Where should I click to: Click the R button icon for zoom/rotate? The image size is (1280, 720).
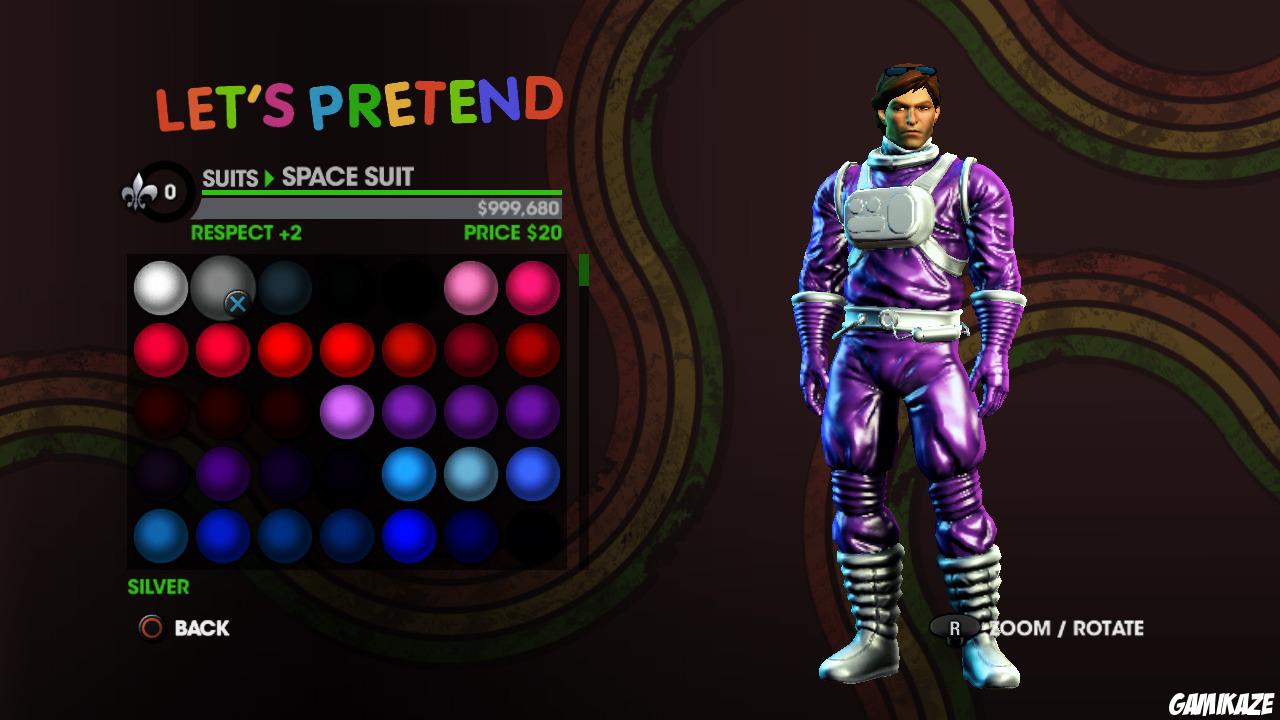[957, 629]
